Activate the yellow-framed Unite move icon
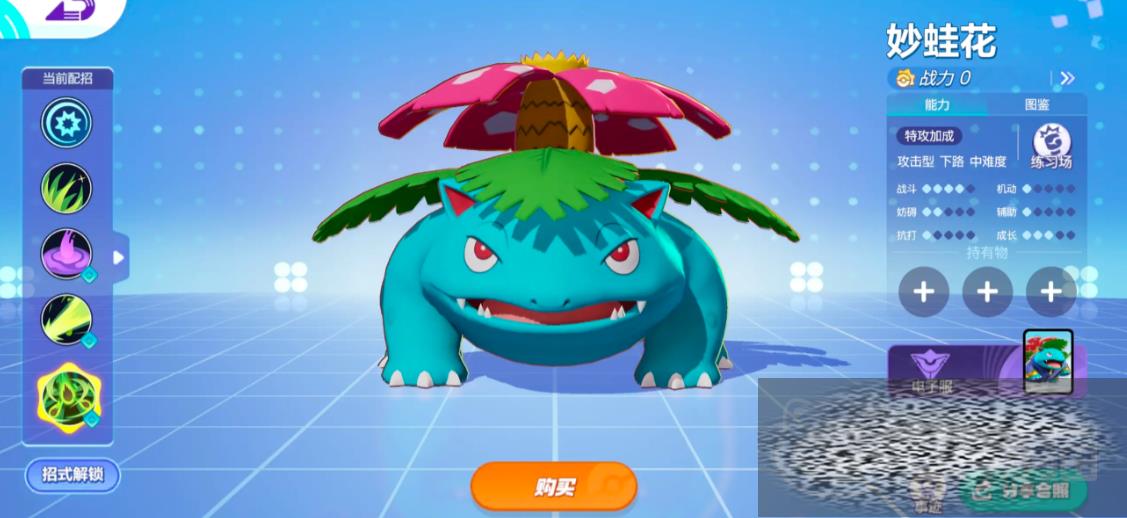The width and height of the screenshot is (1127, 518). pos(68,396)
